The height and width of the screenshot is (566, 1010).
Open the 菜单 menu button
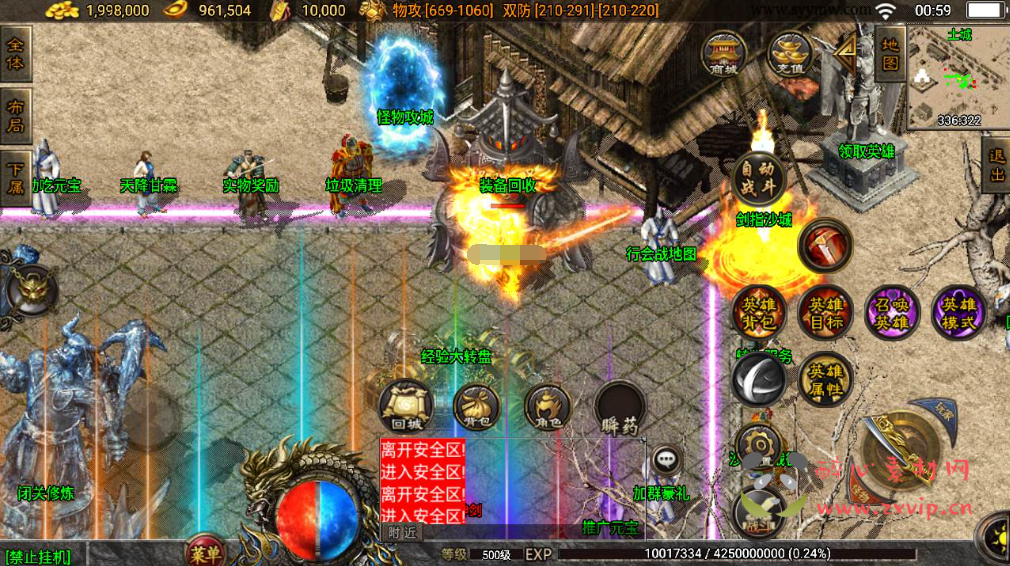click(x=205, y=551)
